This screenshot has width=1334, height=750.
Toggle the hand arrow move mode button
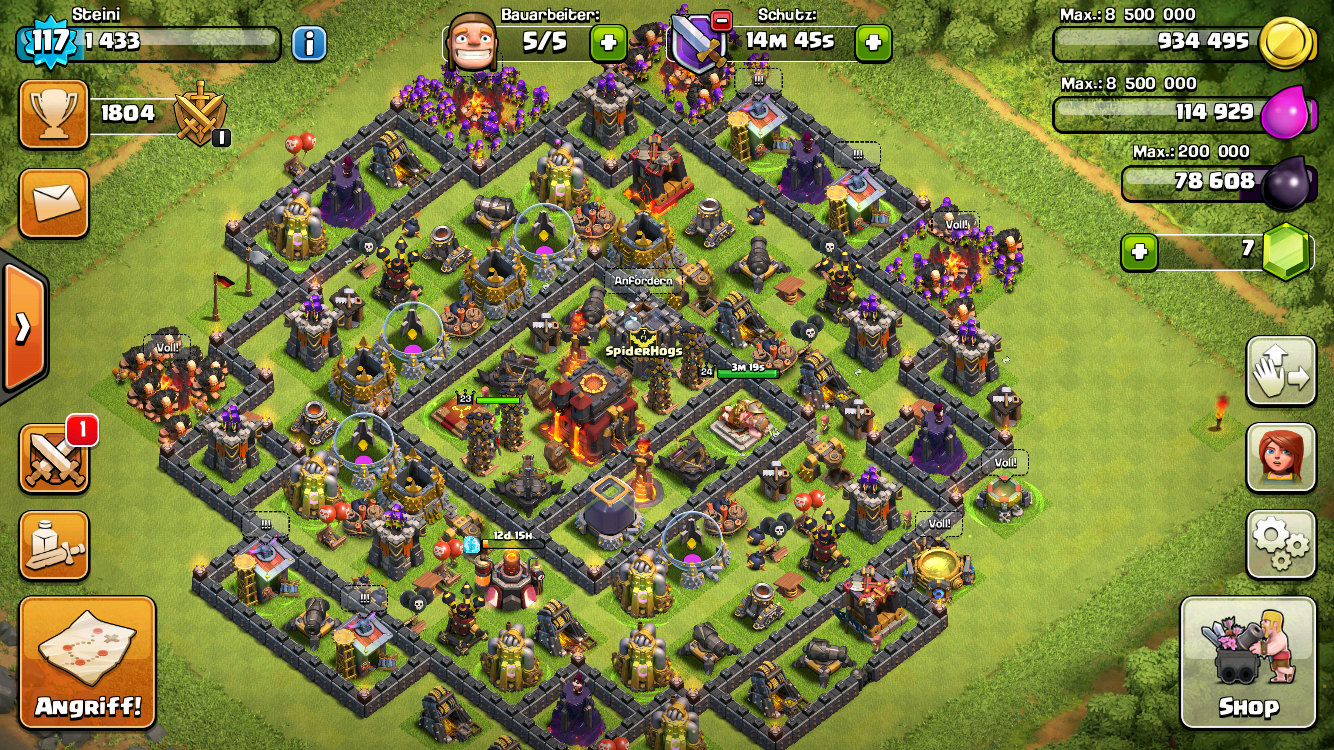(x=1280, y=371)
